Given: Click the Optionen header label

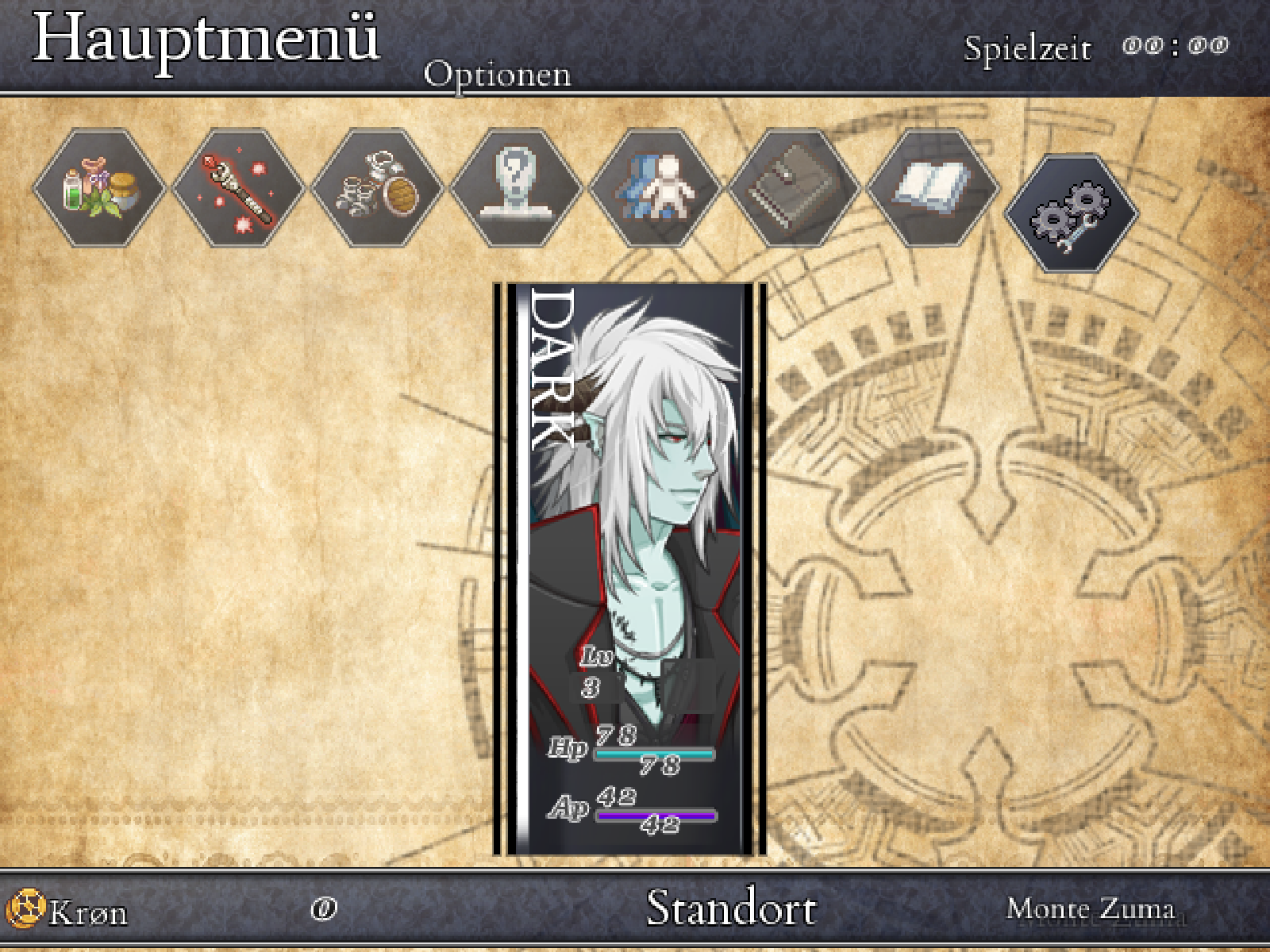Looking at the screenshot, I should (496, 75).
